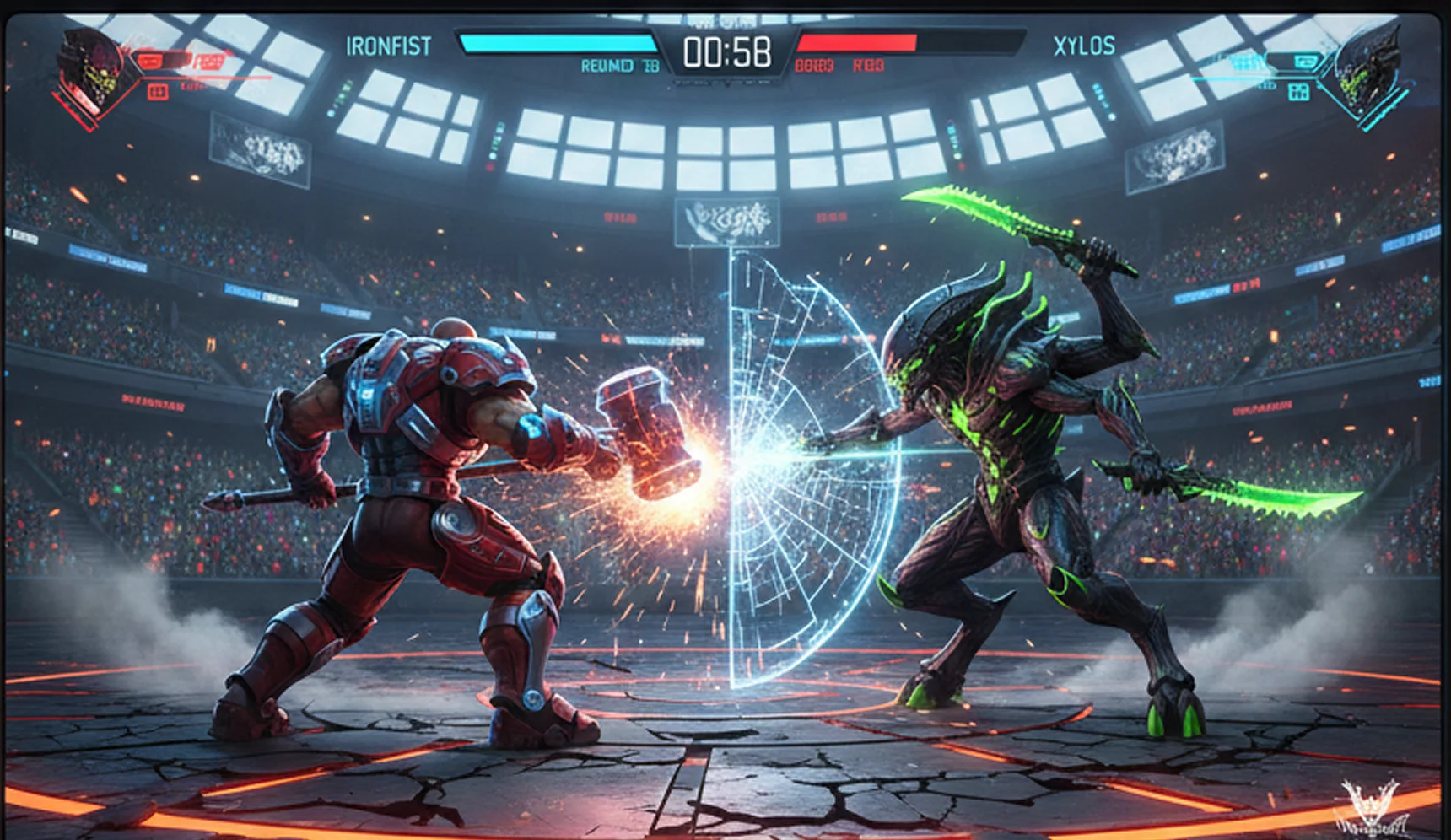Screen dimensions: 1451x840
Task: Select the cyan gauge icon beside Xylos's portrait
Action: click(x=1307, y=62)
